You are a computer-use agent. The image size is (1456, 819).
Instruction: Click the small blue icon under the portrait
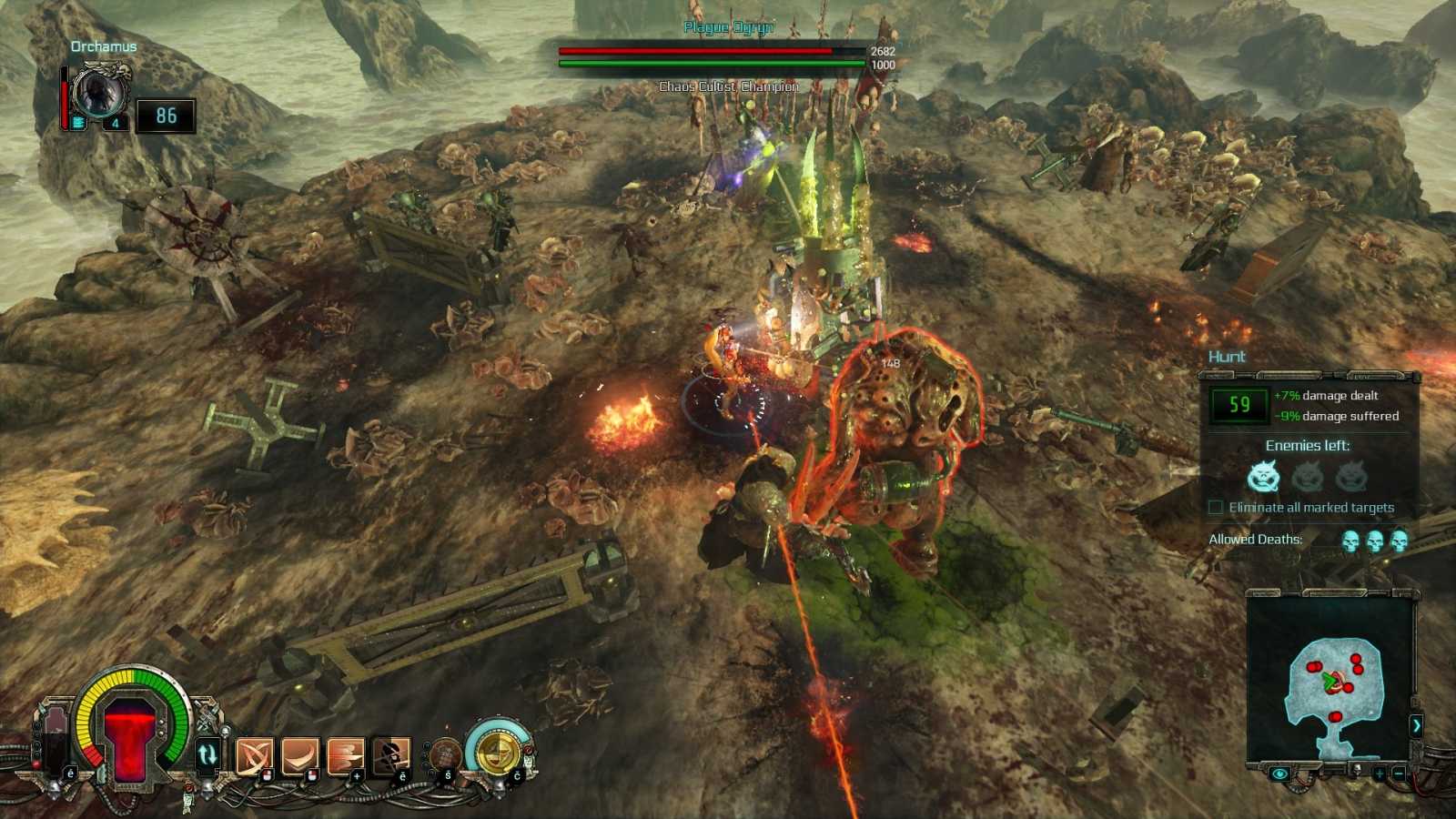coord(79,123)
